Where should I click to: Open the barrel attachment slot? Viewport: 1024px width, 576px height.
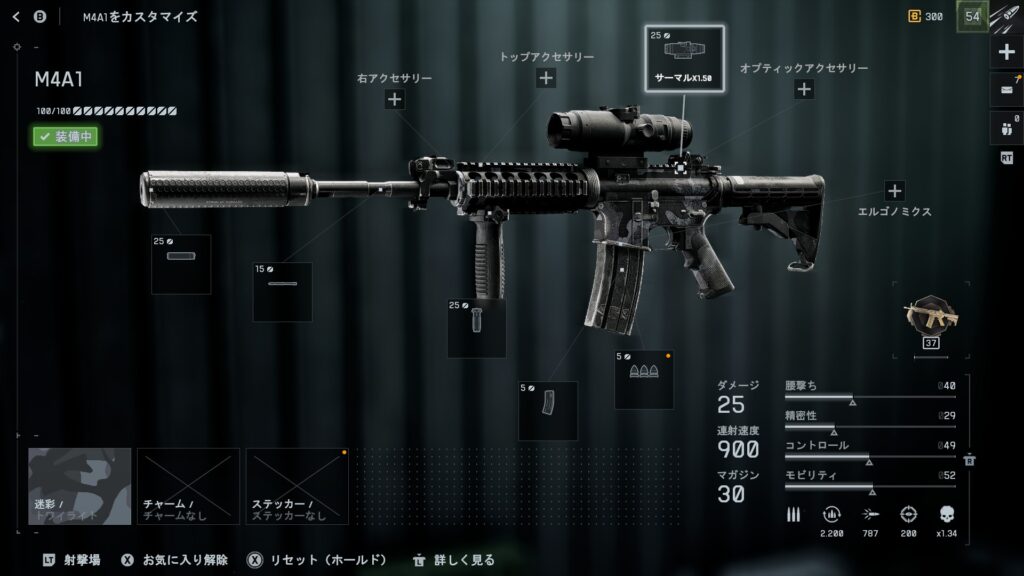(x=282, y=291)
